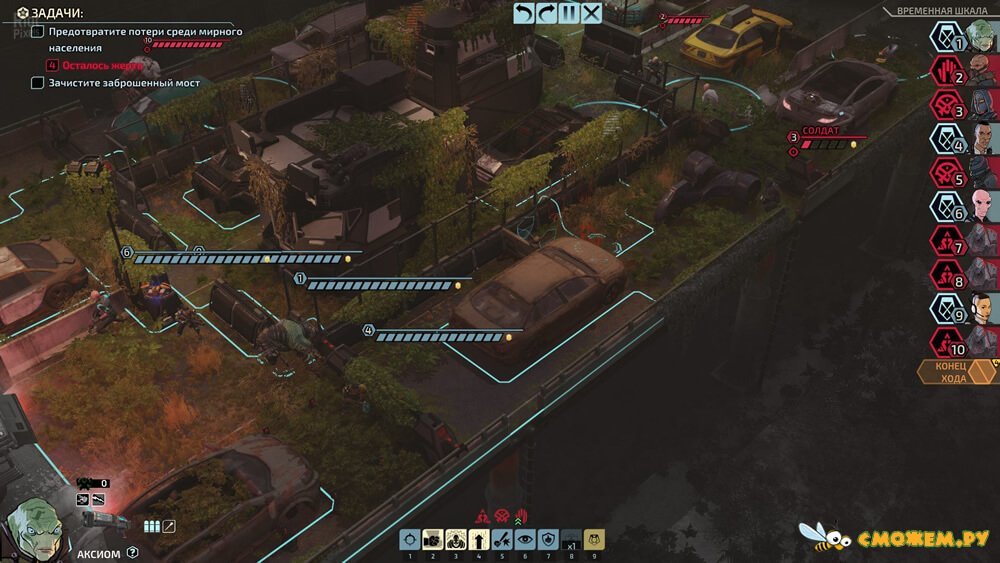Click the End Turn button (Конец хода)
The image size is (1000, 563).
(x=951, y=372)
